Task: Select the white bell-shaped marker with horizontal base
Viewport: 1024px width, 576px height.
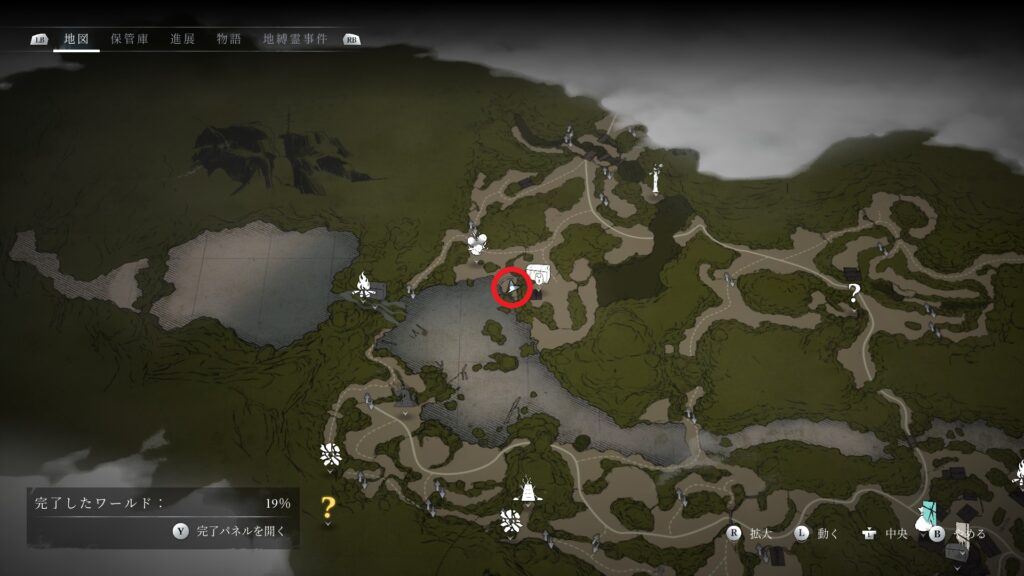Action: (524, 489)
